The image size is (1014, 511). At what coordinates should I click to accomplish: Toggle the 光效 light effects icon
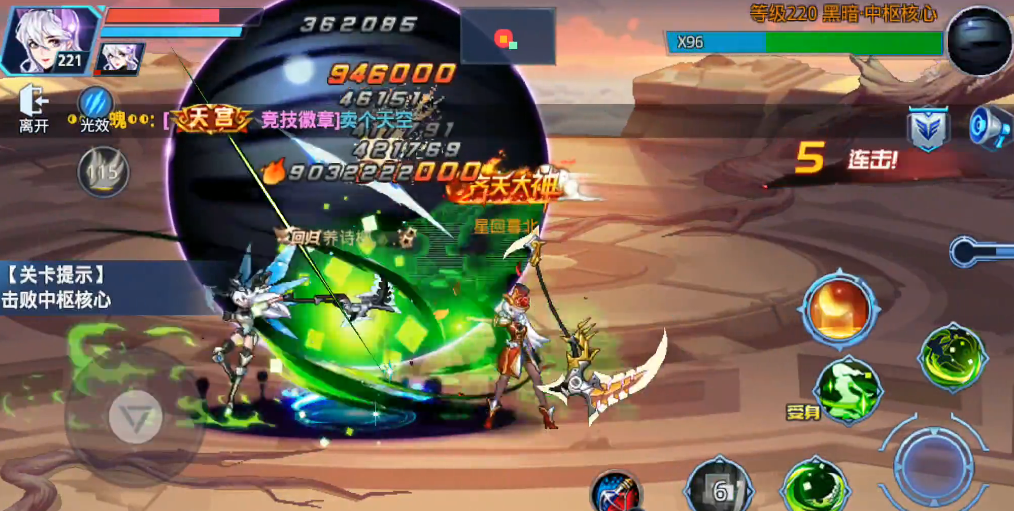point(96,107)
